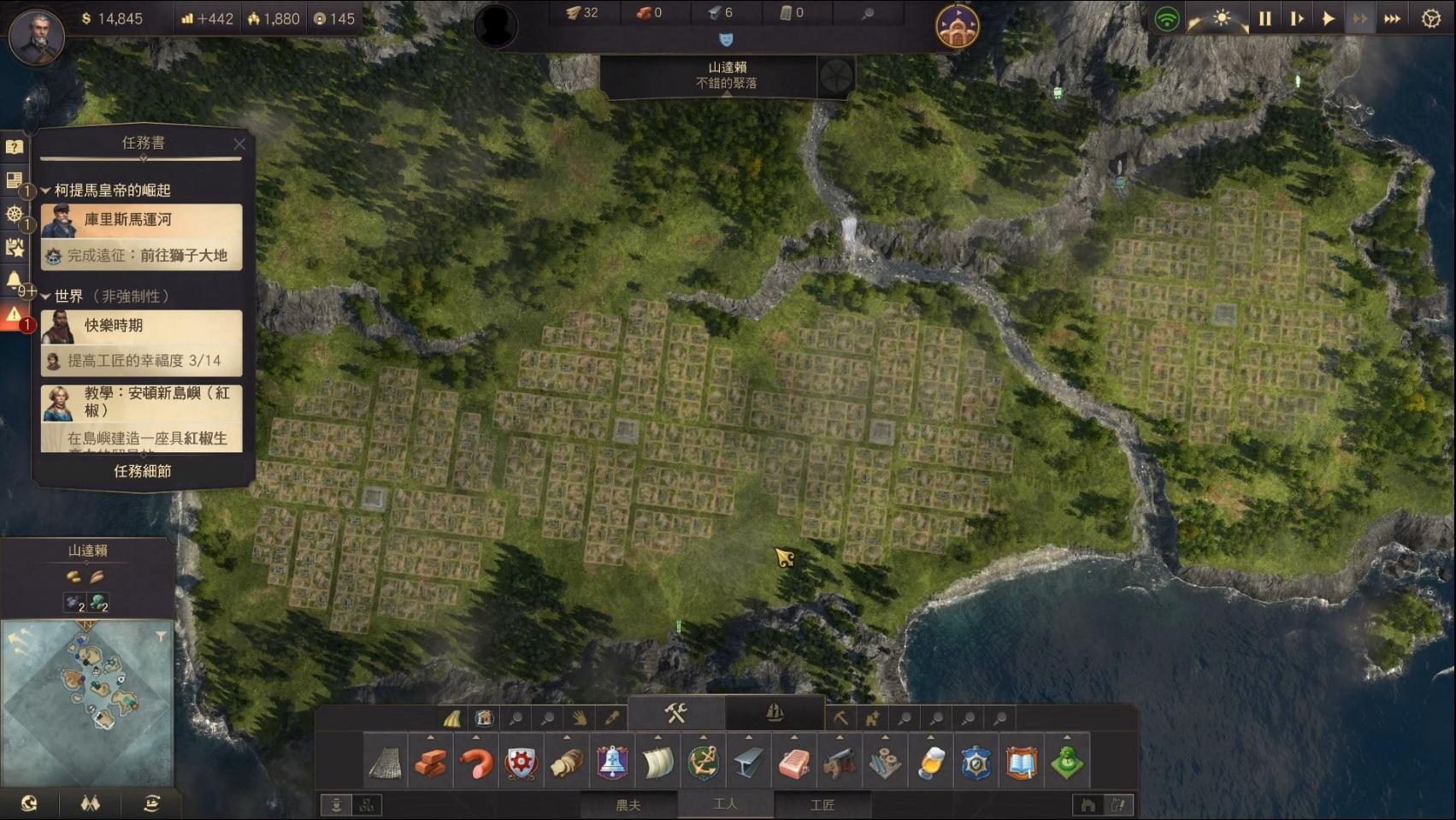The image size is (1456, 820).
Task: Open 任務細節 at the quest panel bottom
Action: [140, 471]
